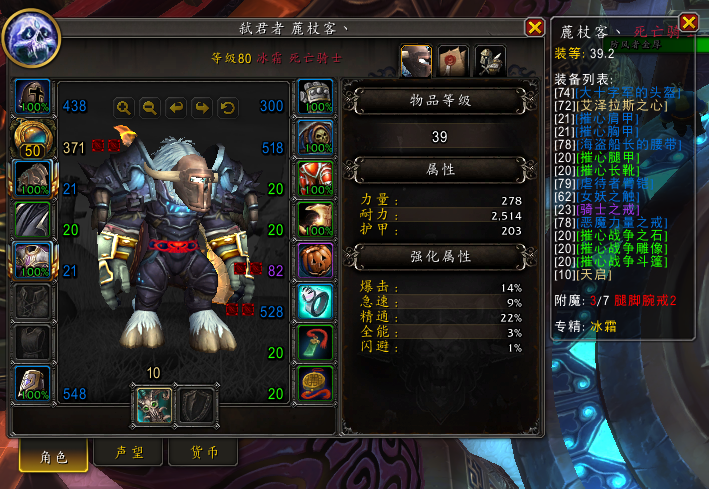Zoom in on the character model
Screen dimensions: 709x489
tap(124, 106)
